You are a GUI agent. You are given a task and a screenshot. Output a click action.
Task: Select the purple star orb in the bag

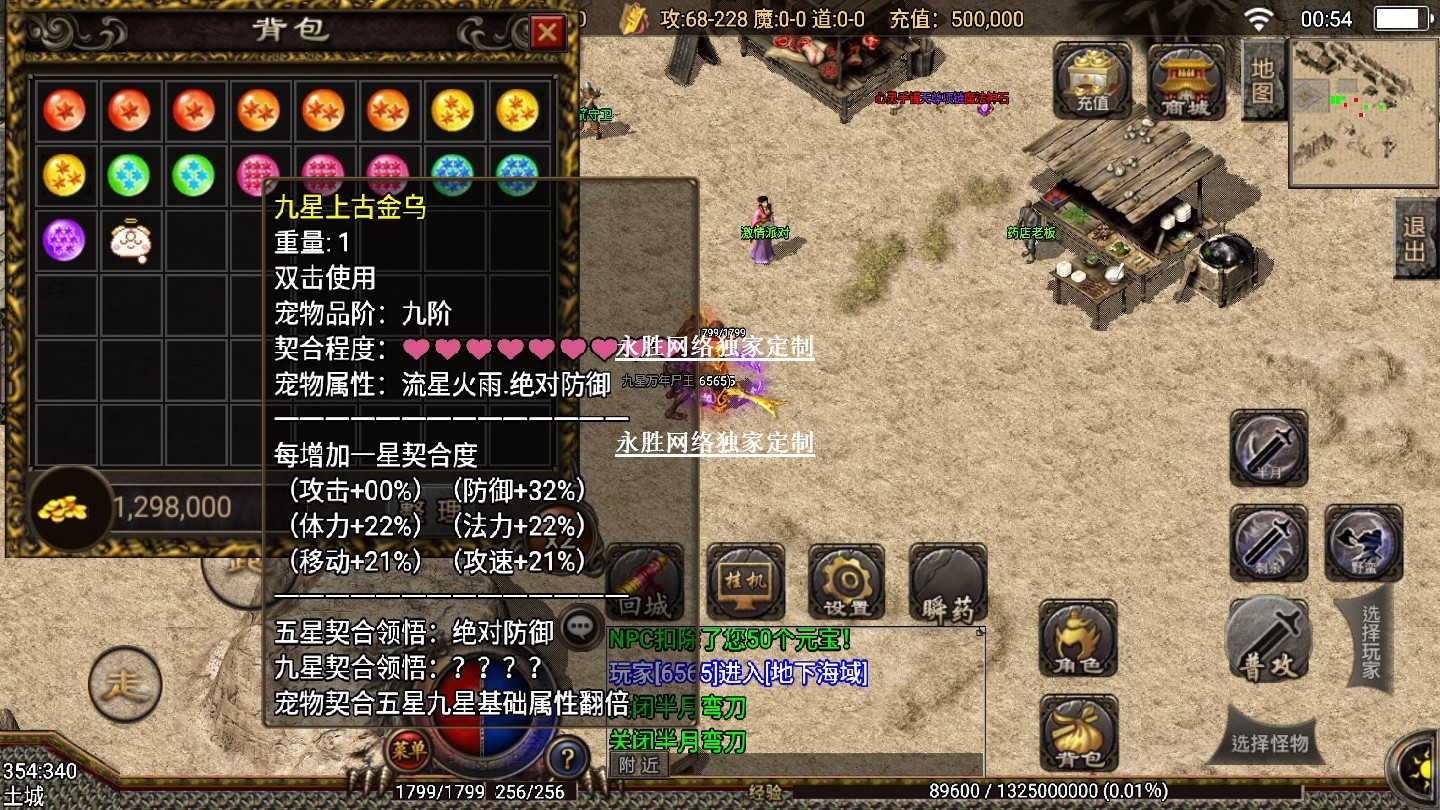[64, 239]
